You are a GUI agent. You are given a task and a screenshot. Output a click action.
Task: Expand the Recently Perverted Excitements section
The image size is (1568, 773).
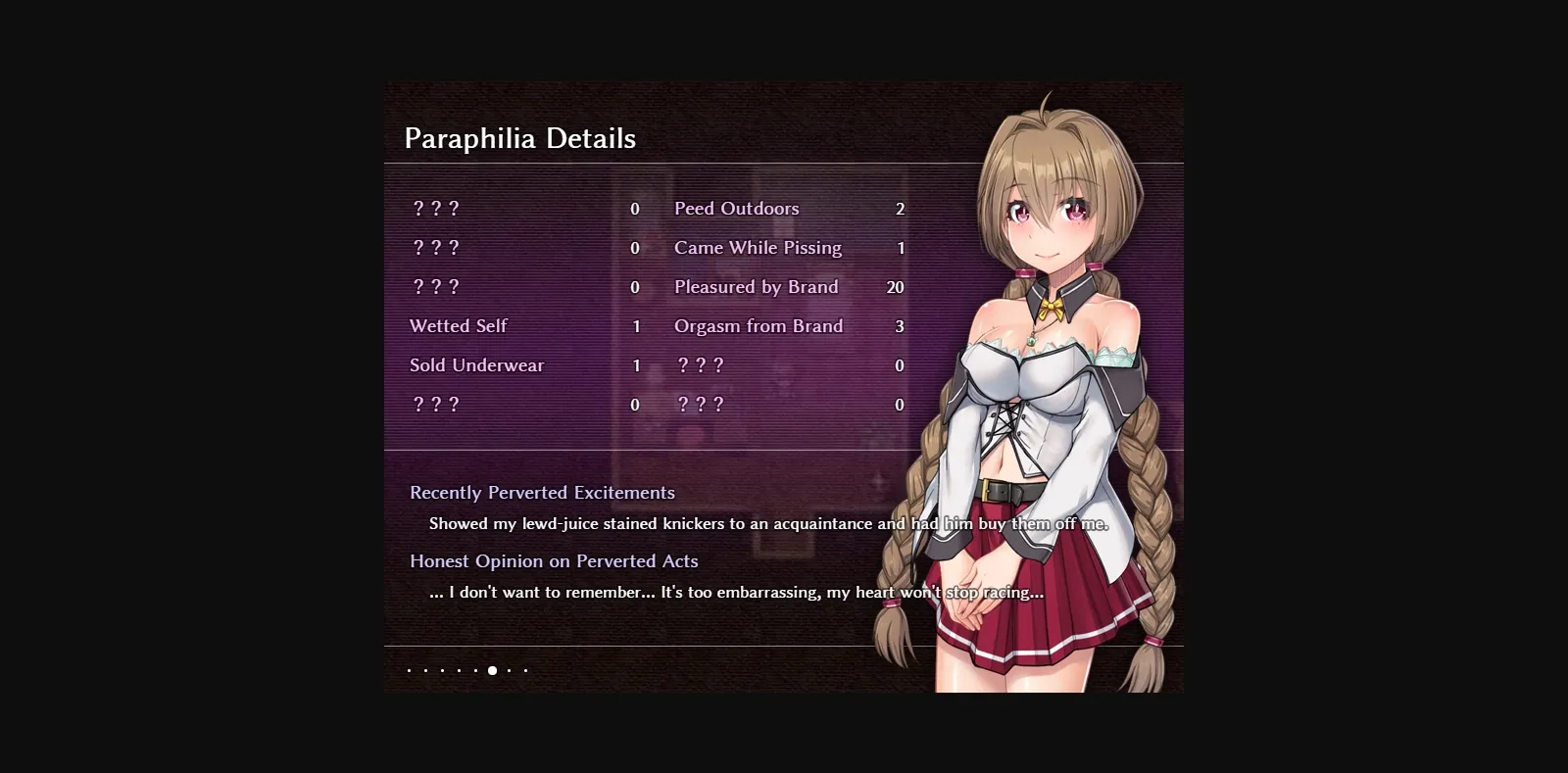(x=543, y=493)
